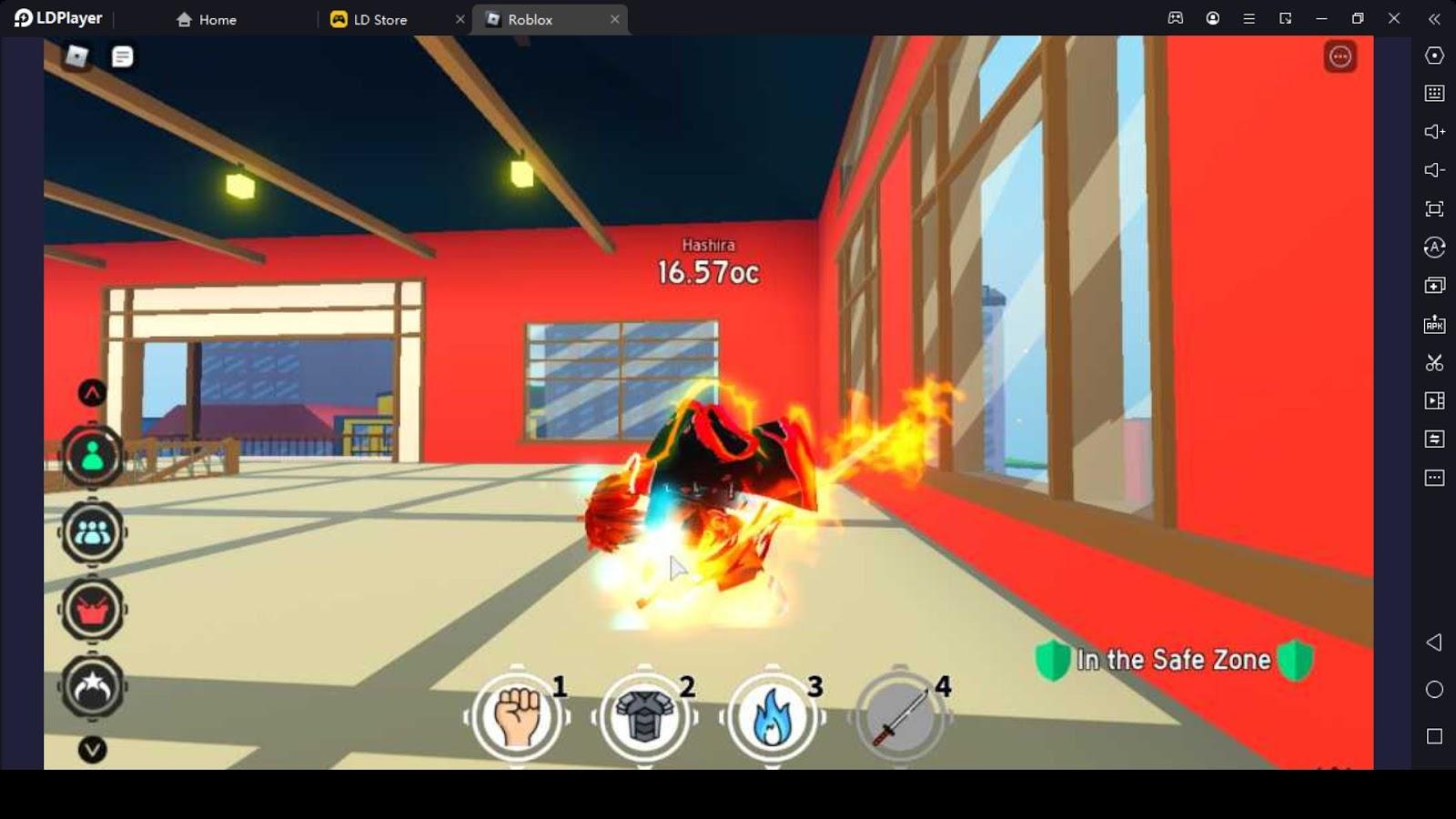
Task: Open the Install APK tool
Action: 1433,322
